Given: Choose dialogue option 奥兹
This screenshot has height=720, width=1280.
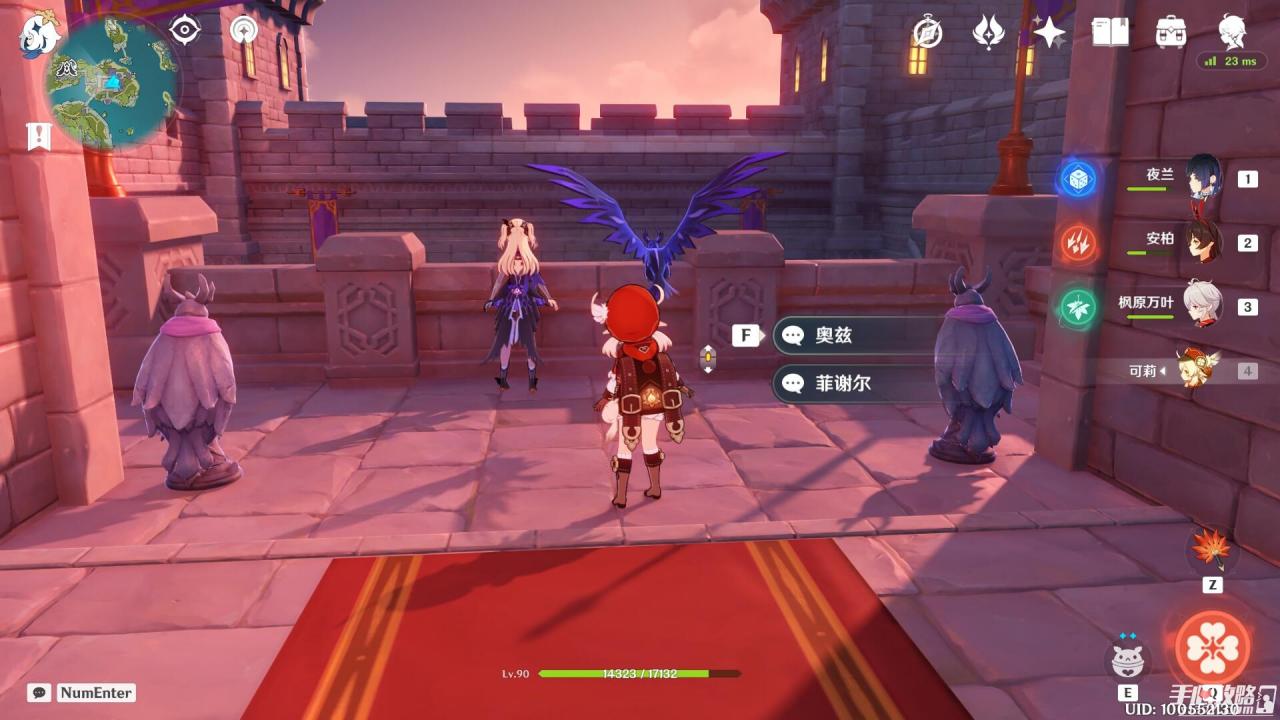Looking at the screenshot, I should coord(860,335).
